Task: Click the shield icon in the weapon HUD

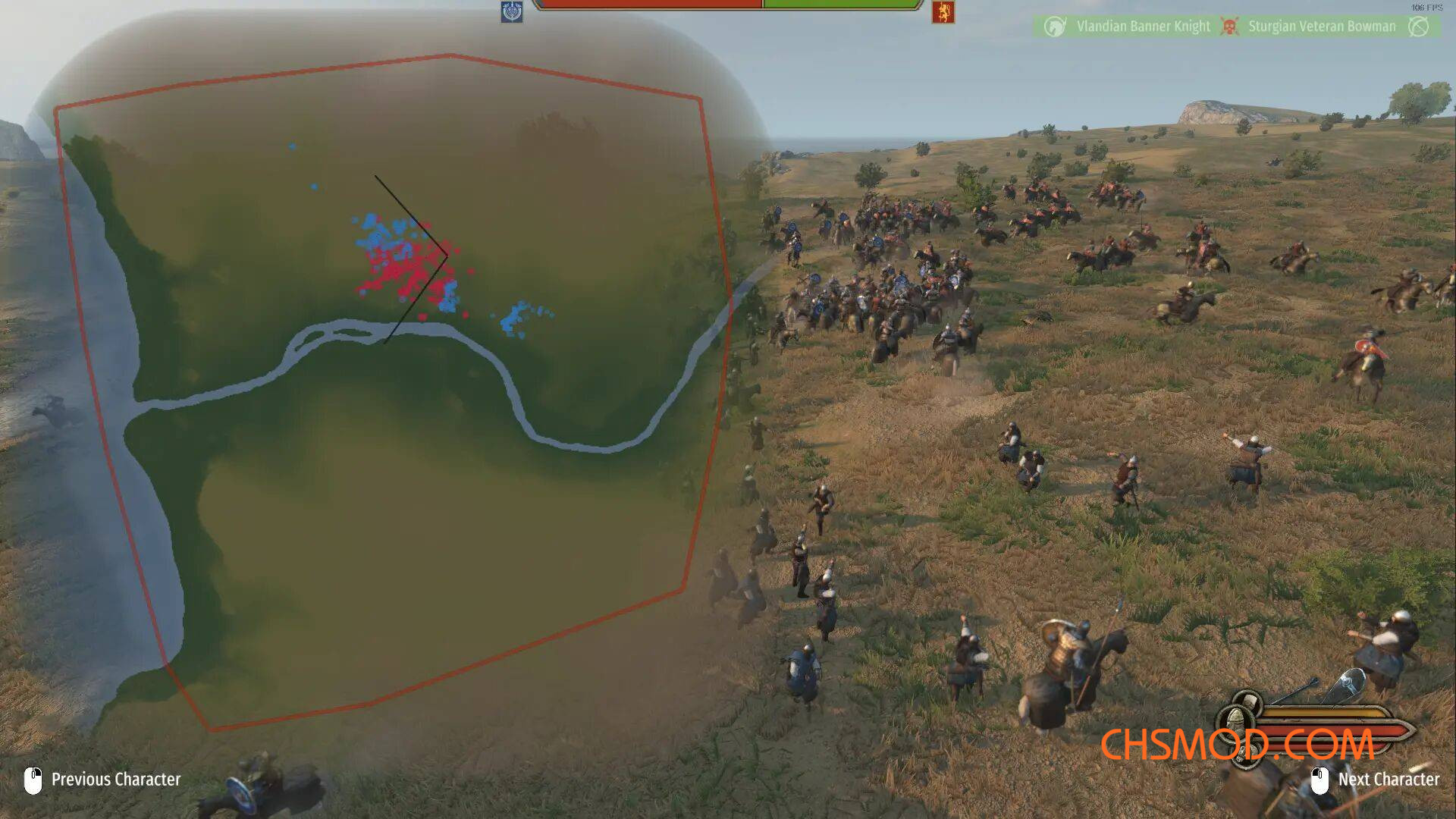Action: pyautogui.click(x=1350, y=682)
